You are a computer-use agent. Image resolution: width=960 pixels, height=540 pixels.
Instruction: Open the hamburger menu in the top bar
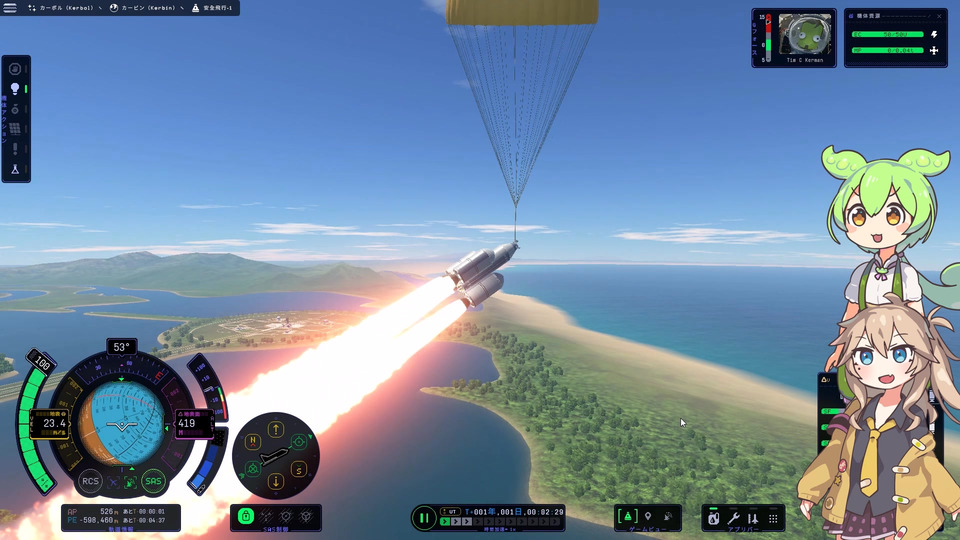10,8
